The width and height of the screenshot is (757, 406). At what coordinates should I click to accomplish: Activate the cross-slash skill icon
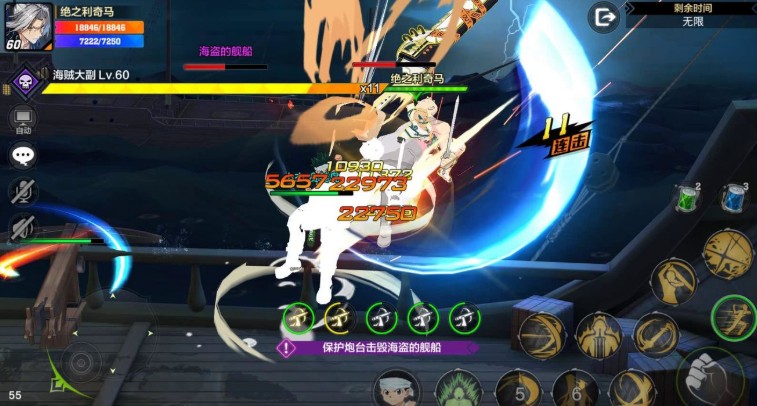[x=727, y=253]
